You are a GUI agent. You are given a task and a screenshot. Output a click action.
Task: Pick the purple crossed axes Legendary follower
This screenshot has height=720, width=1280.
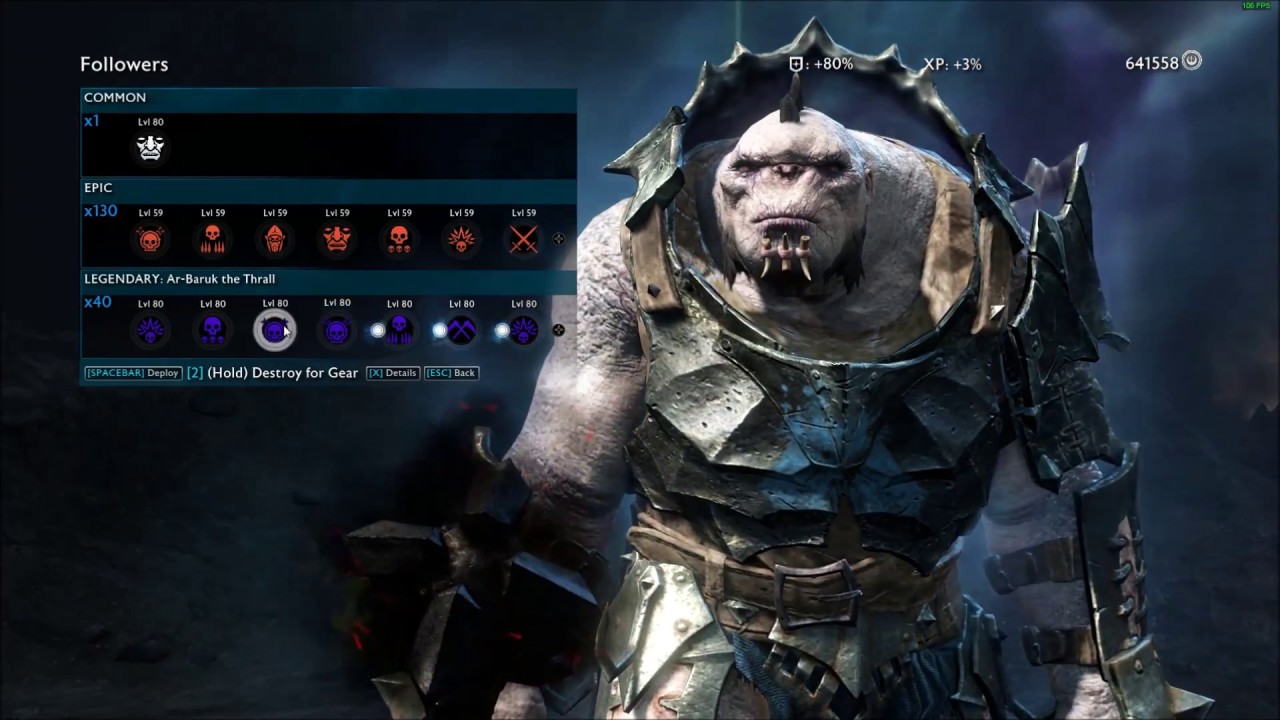pyautogui.click(x=461, y=330)
